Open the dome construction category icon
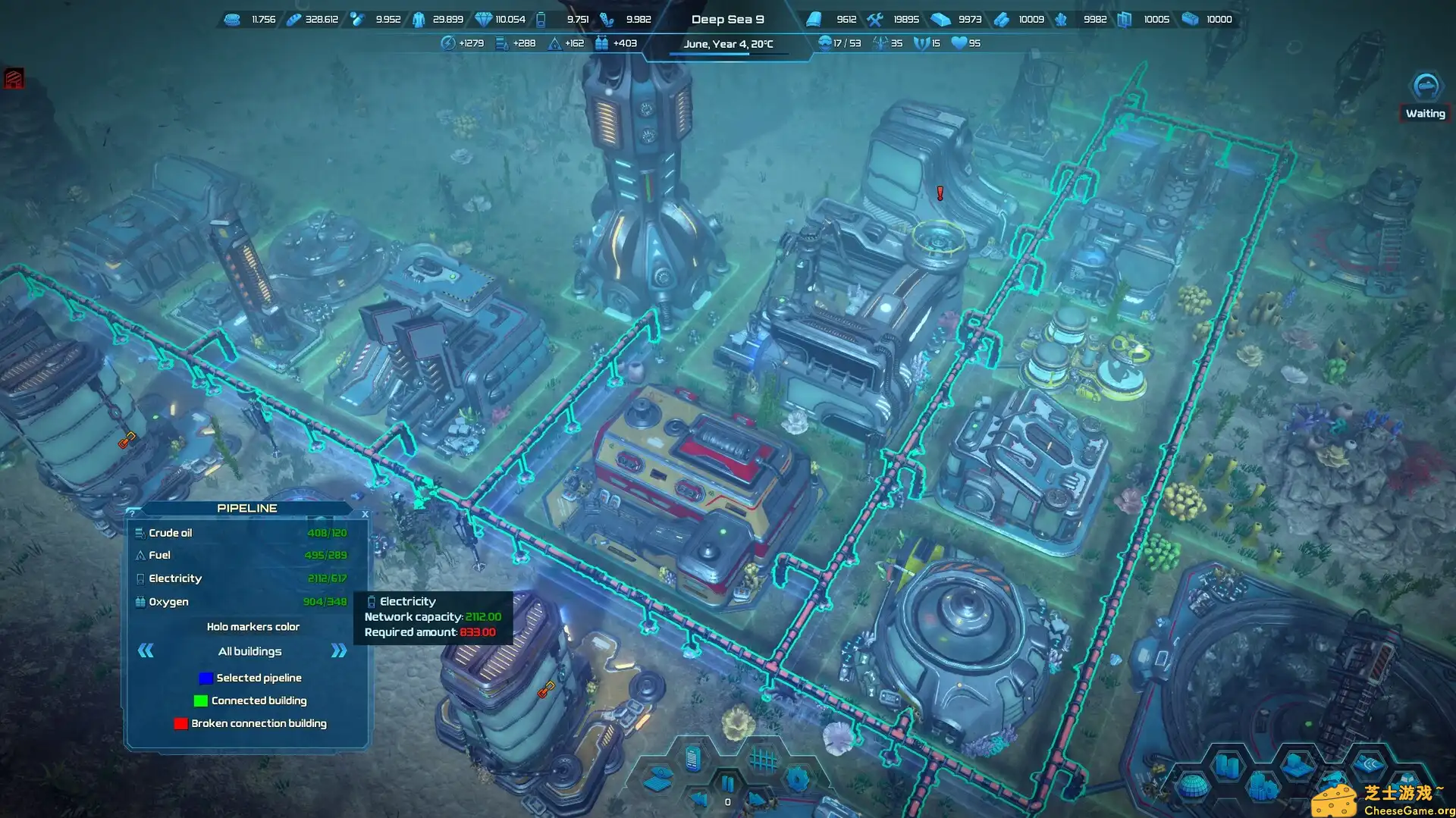1456x818 pixels. point(1192,787)
